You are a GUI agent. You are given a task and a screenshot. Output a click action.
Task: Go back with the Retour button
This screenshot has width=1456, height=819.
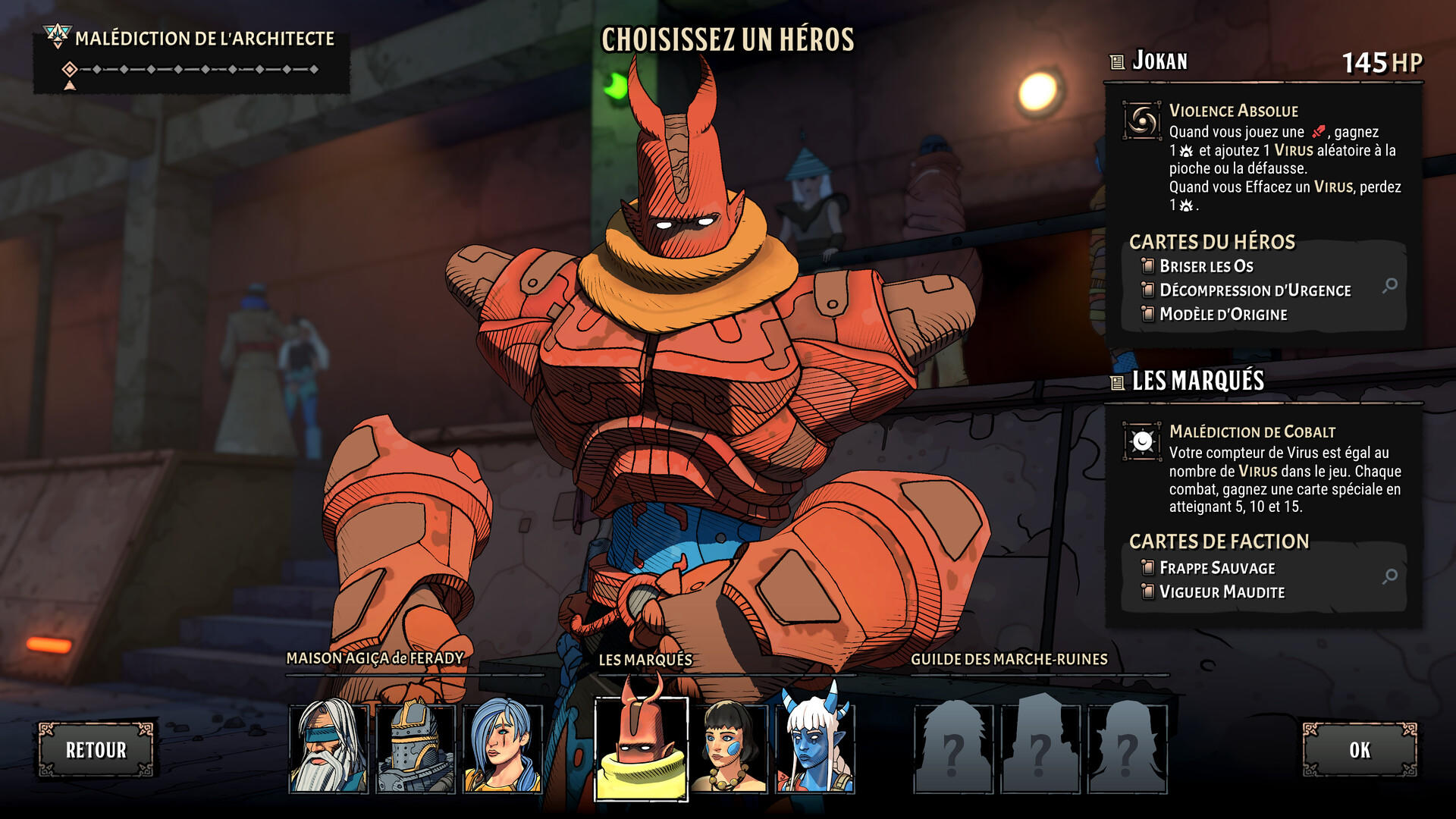click(96, 750)
